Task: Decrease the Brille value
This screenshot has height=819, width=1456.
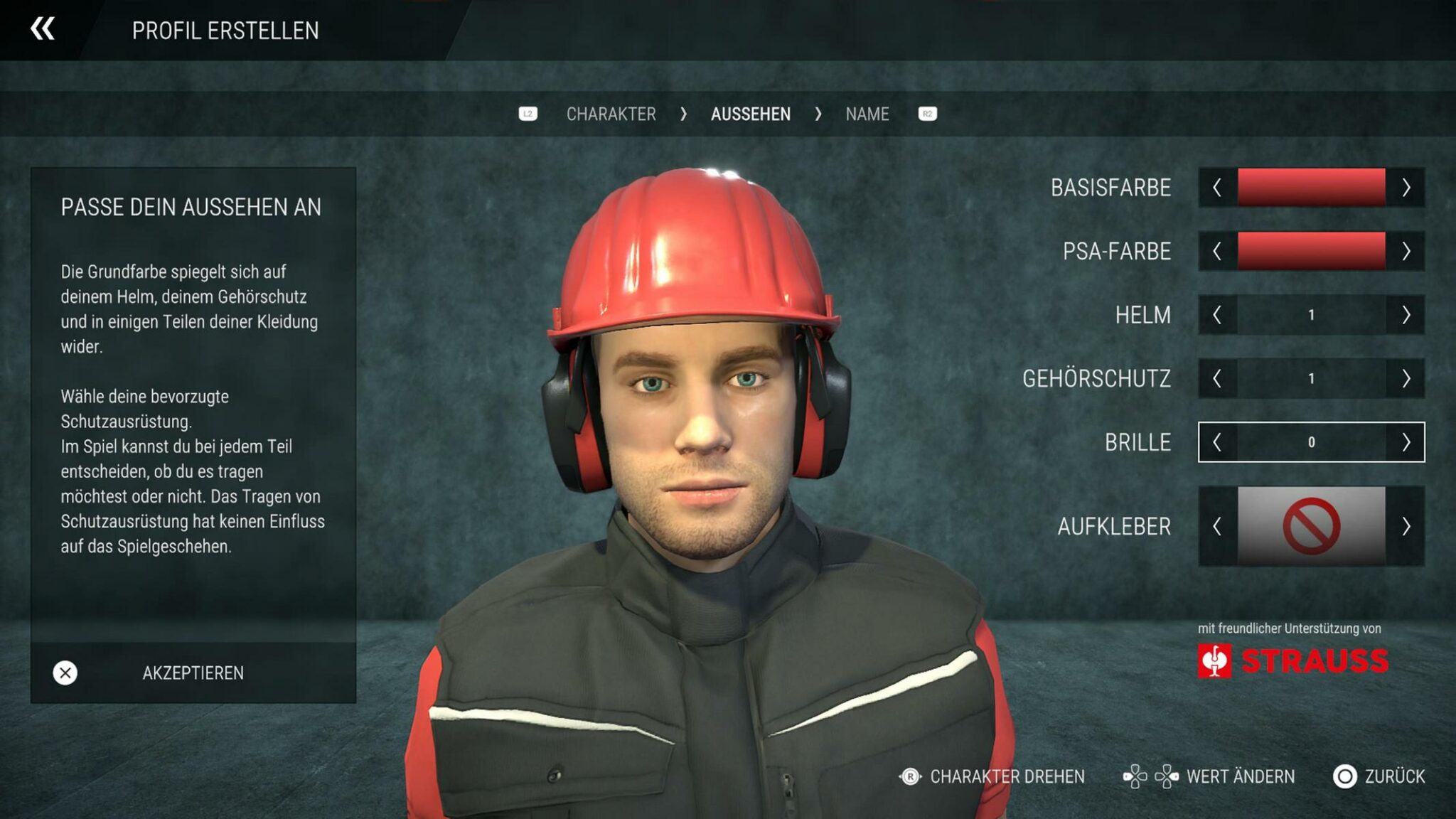Action: pyautogui.click(x=1217, y=442)
